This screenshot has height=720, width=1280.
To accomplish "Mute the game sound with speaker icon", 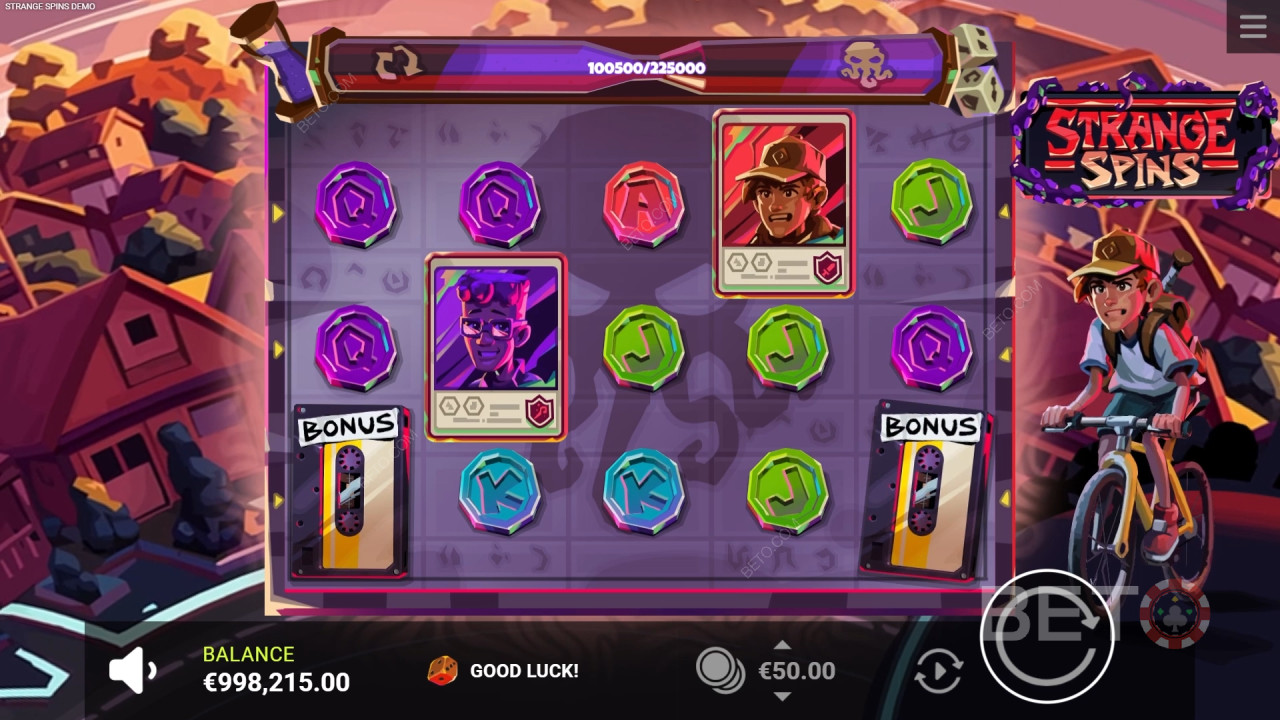I will pyautogui.click(x=130, y=668).
